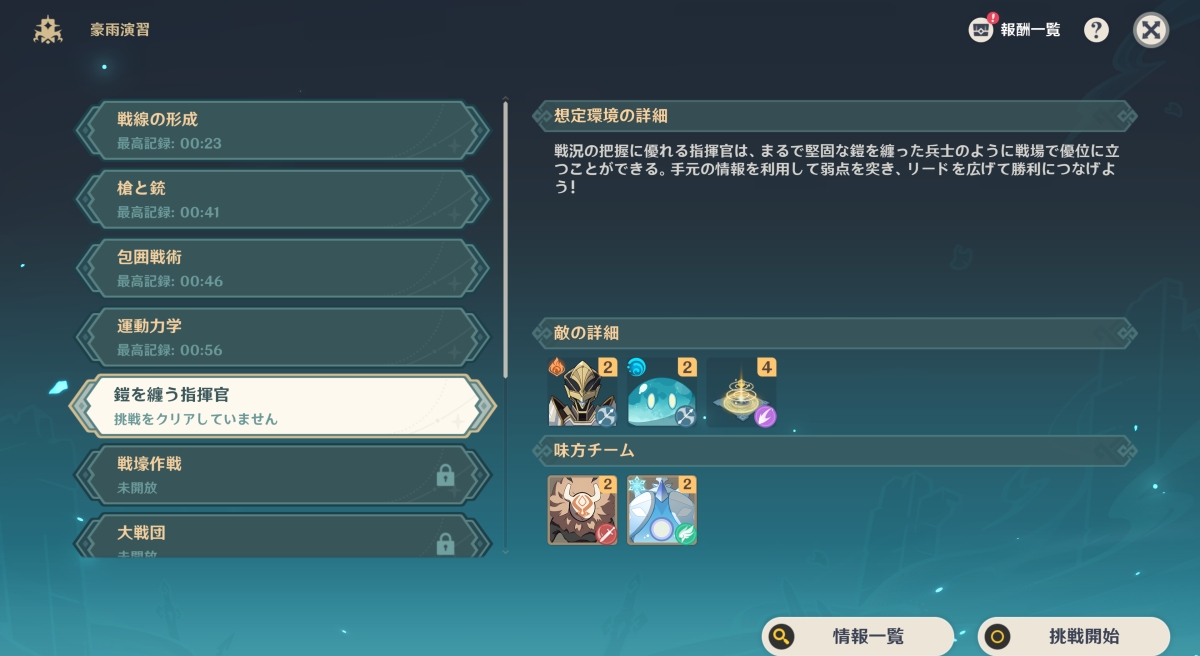View the blue crystal ally unit
The image size is (1200, 656).
661,510
